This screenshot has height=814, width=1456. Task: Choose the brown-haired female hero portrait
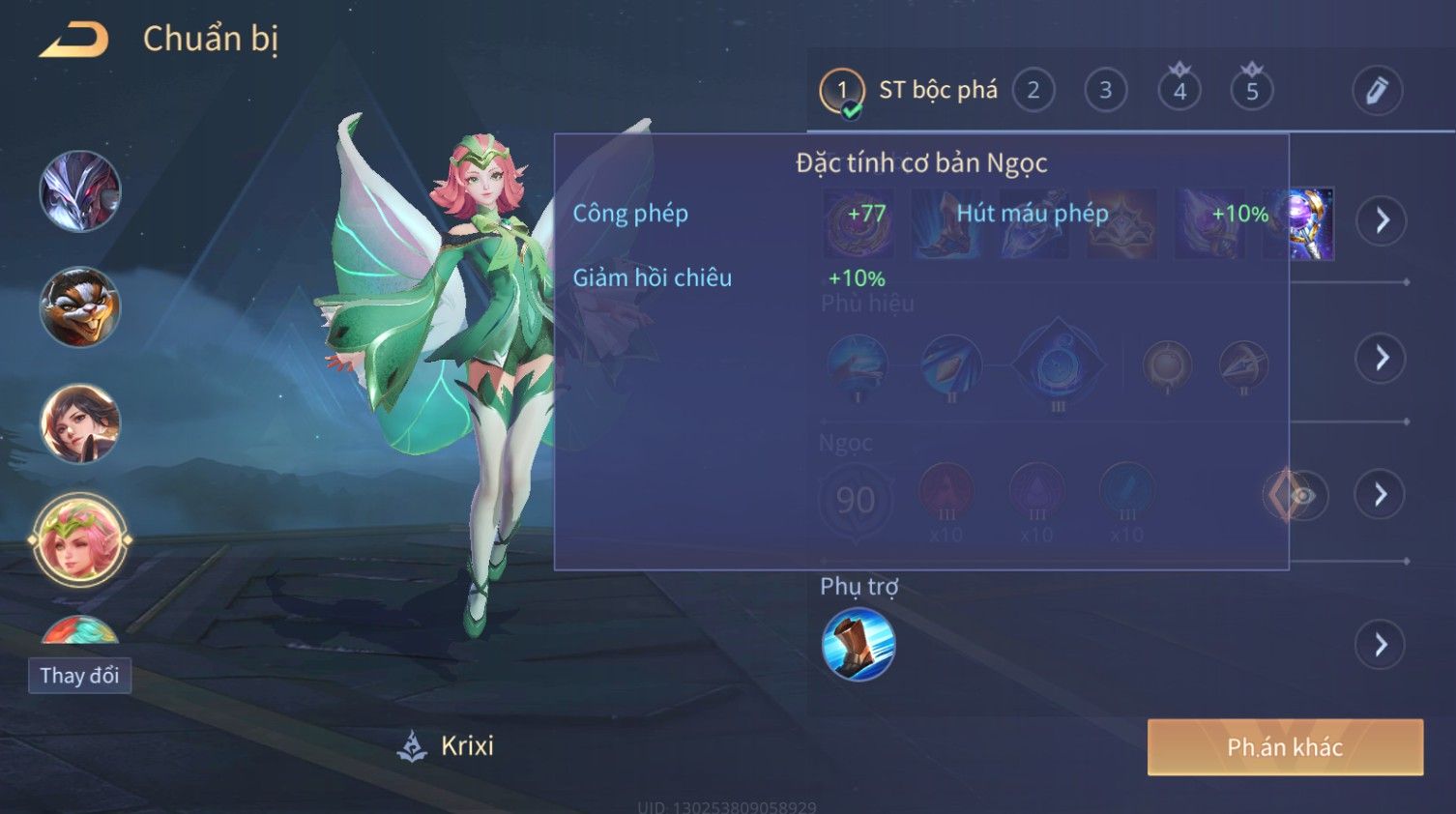coord(80,423)
